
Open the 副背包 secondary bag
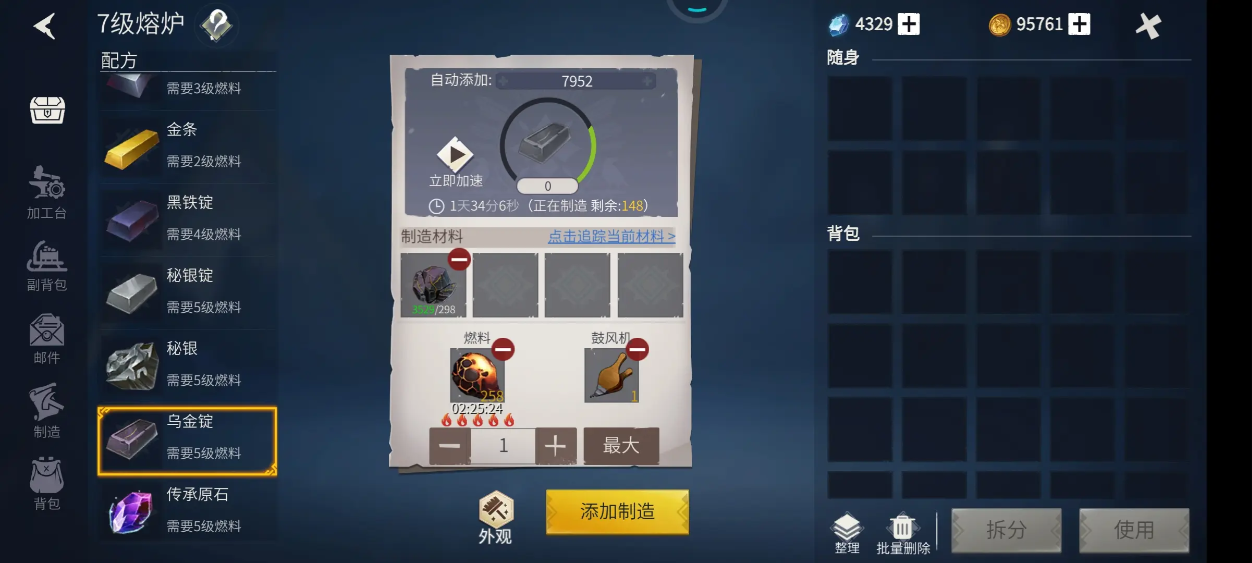(x=47, y=266)
